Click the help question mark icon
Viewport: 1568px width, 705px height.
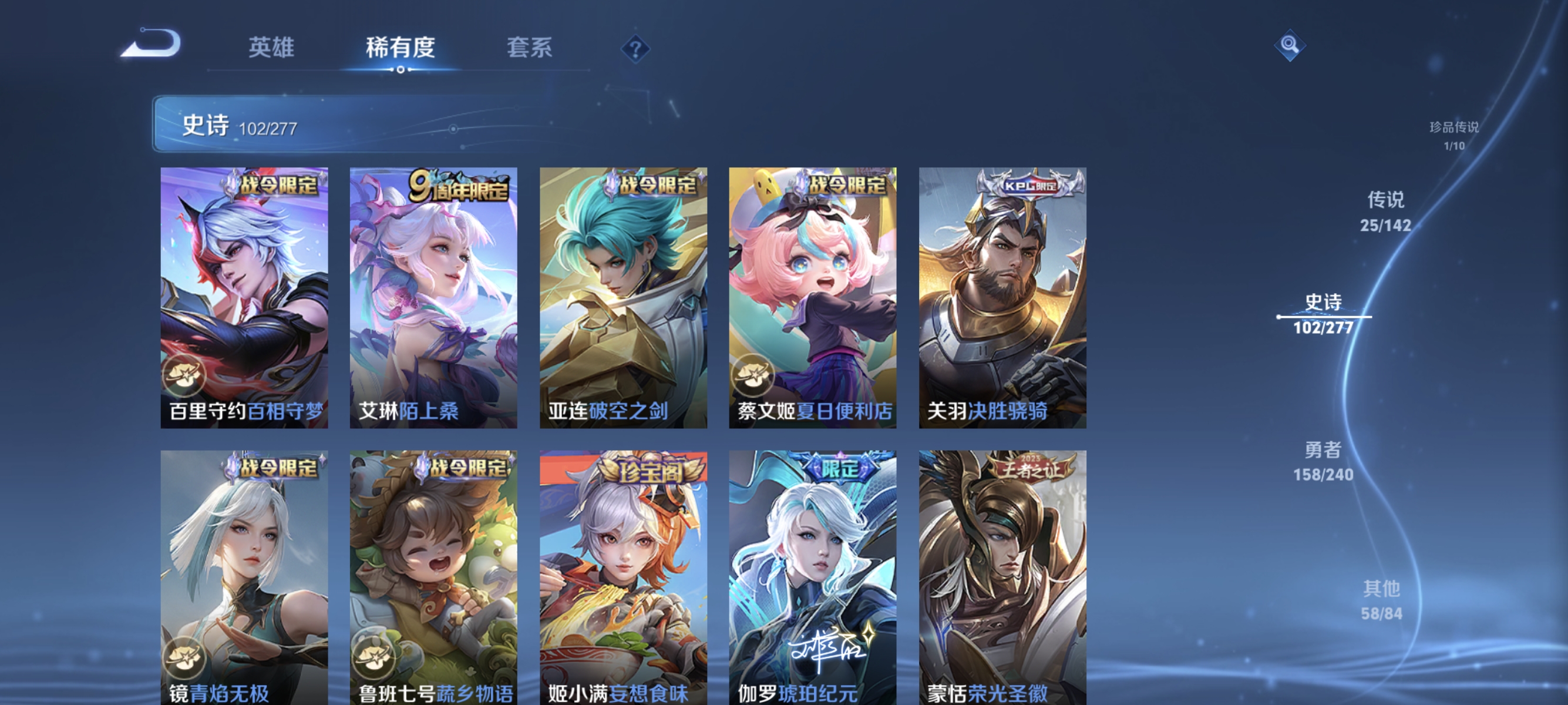point(635,50)
